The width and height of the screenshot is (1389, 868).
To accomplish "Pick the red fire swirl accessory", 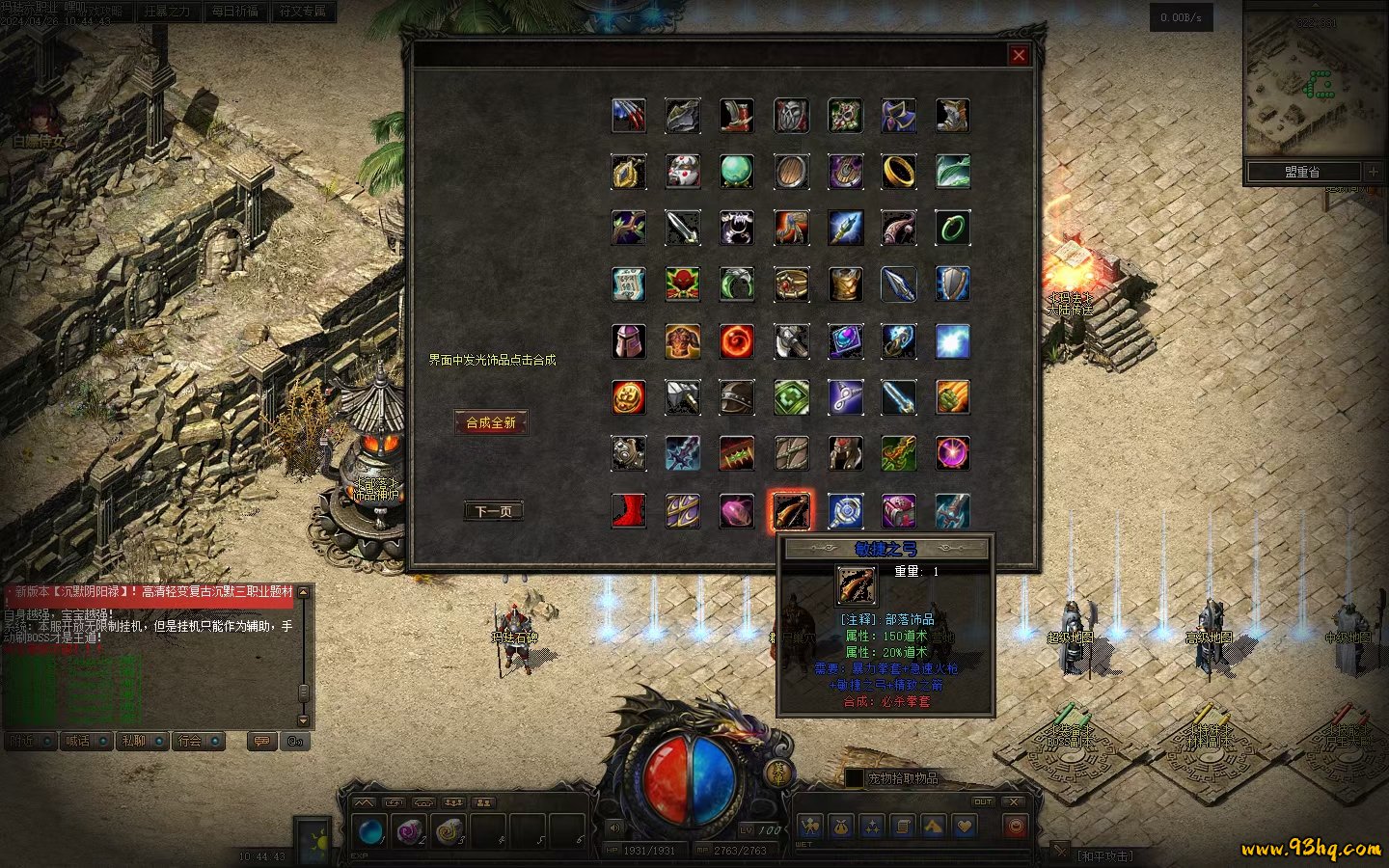I will click(737, 341).
